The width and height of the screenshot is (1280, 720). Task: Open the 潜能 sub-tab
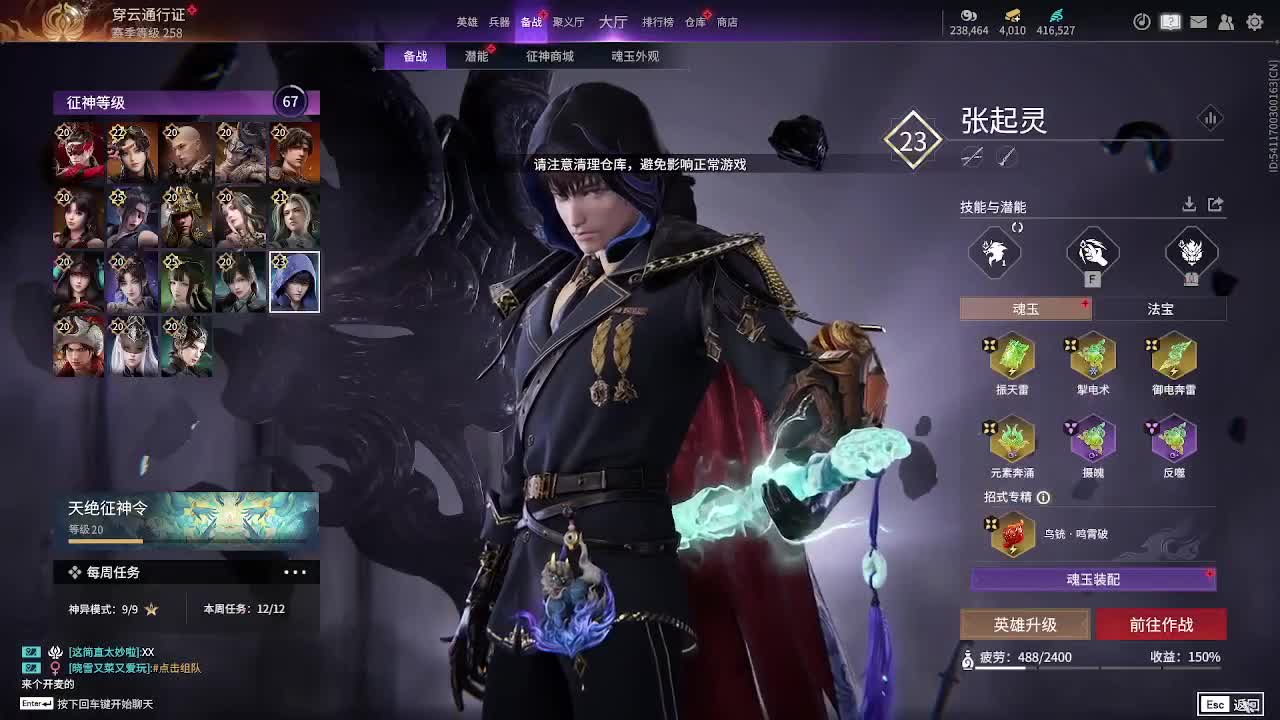click(x=478, y=57)
